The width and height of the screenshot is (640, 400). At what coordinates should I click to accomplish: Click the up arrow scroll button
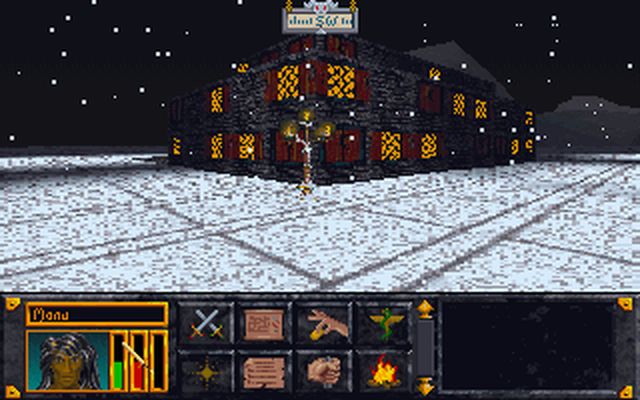(425, 309)
